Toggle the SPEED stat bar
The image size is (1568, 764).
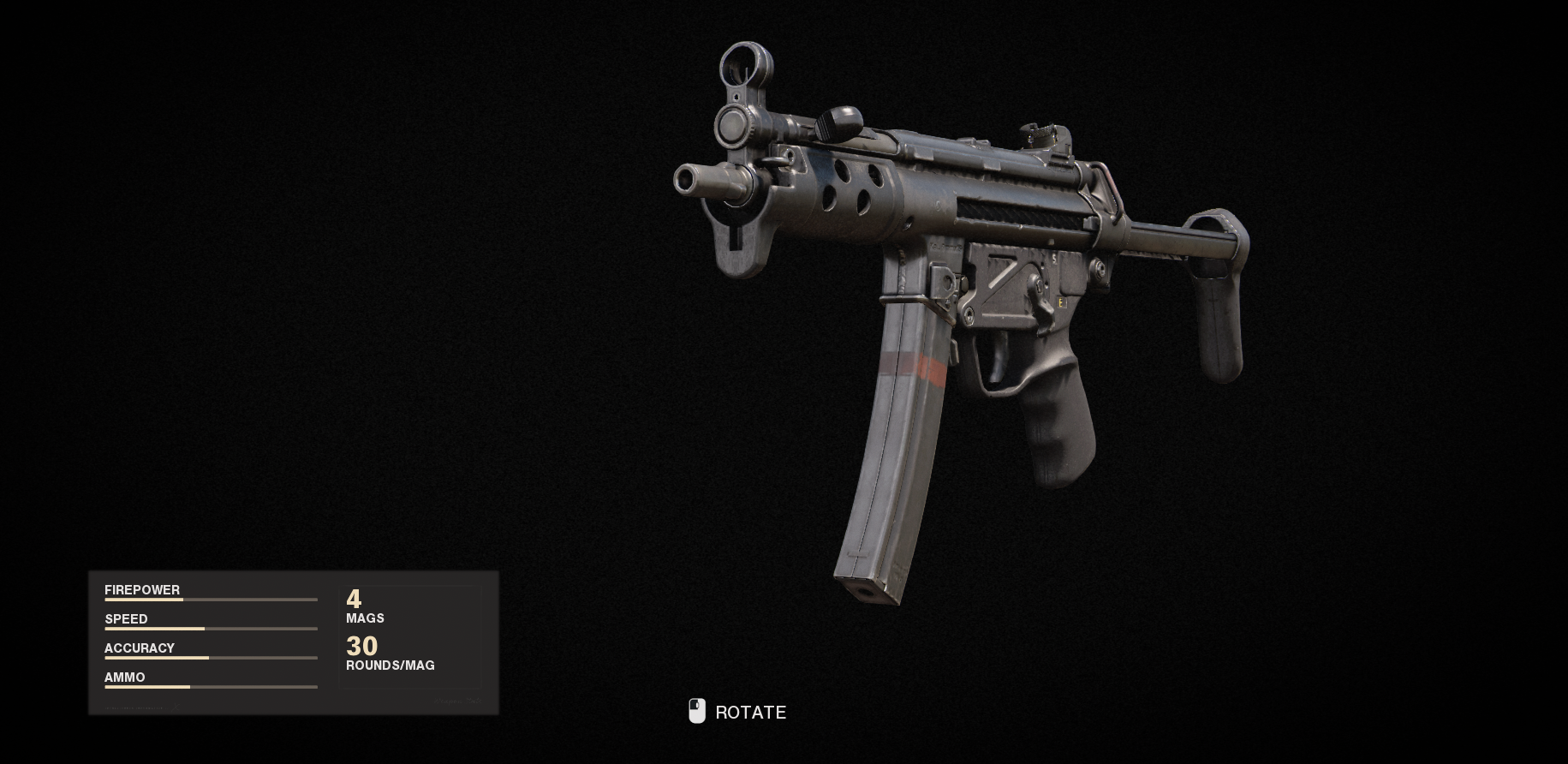pos(211,629)
